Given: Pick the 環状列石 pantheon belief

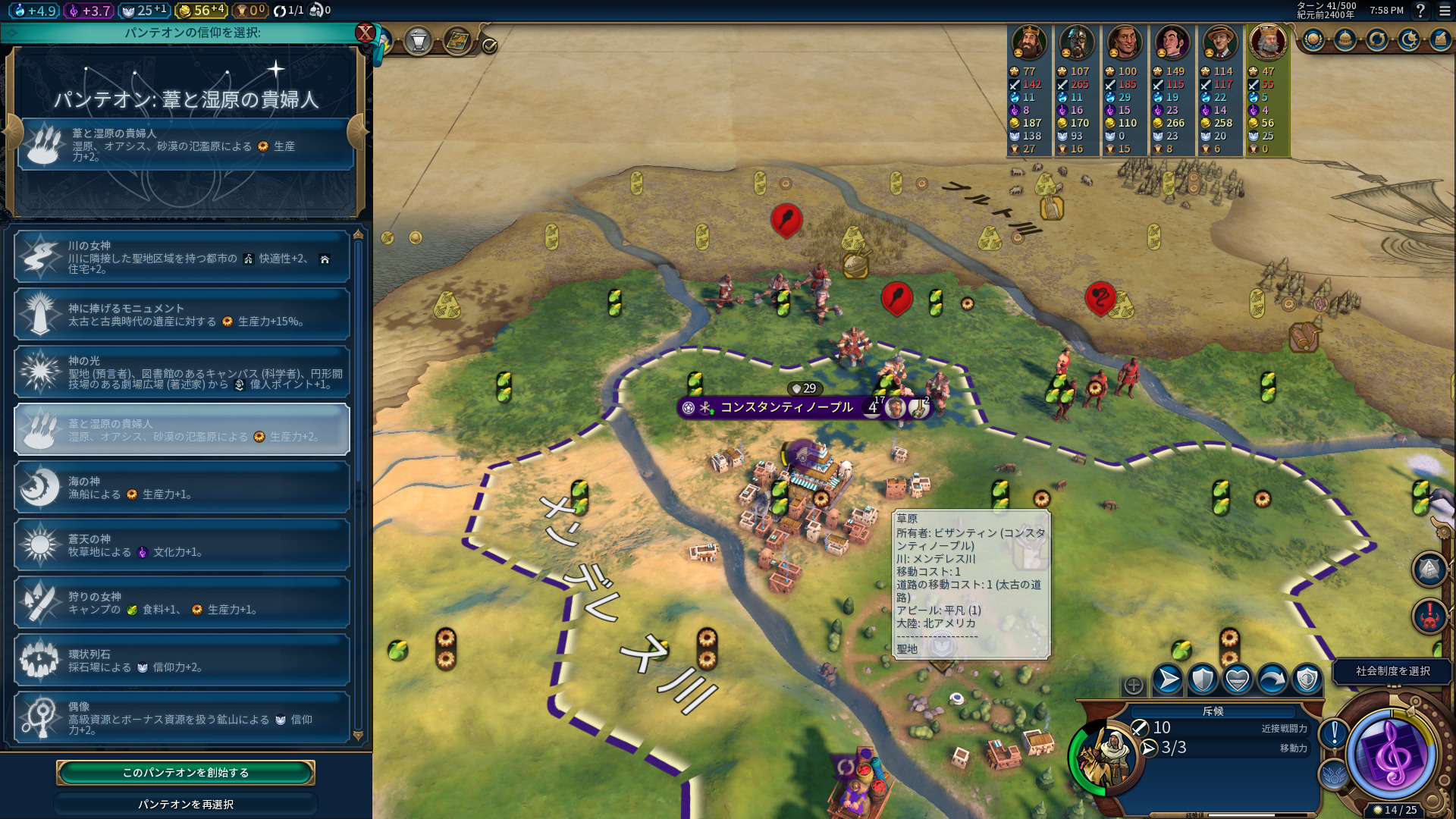Looking at the screenshot, I should (x=182, y=661).
